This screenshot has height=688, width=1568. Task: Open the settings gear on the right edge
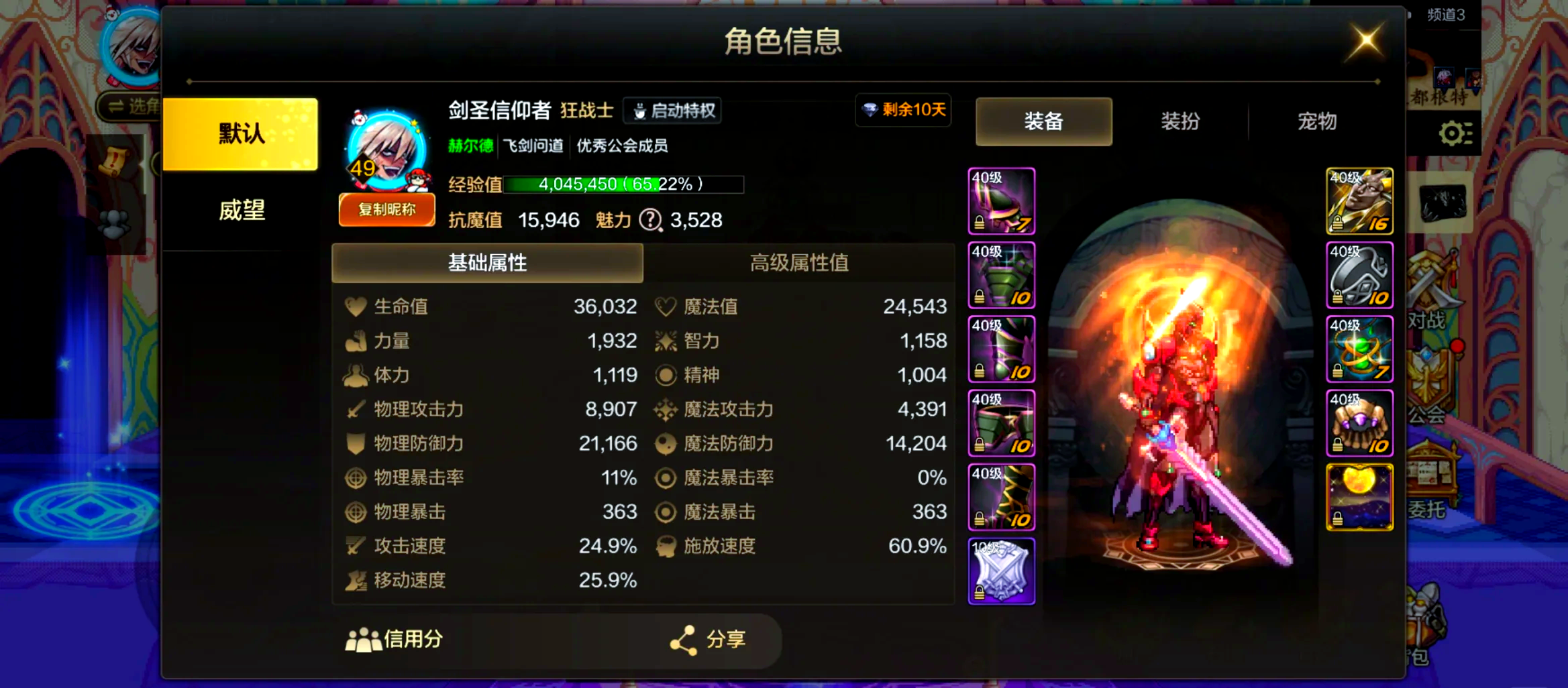coord(1455,133)
